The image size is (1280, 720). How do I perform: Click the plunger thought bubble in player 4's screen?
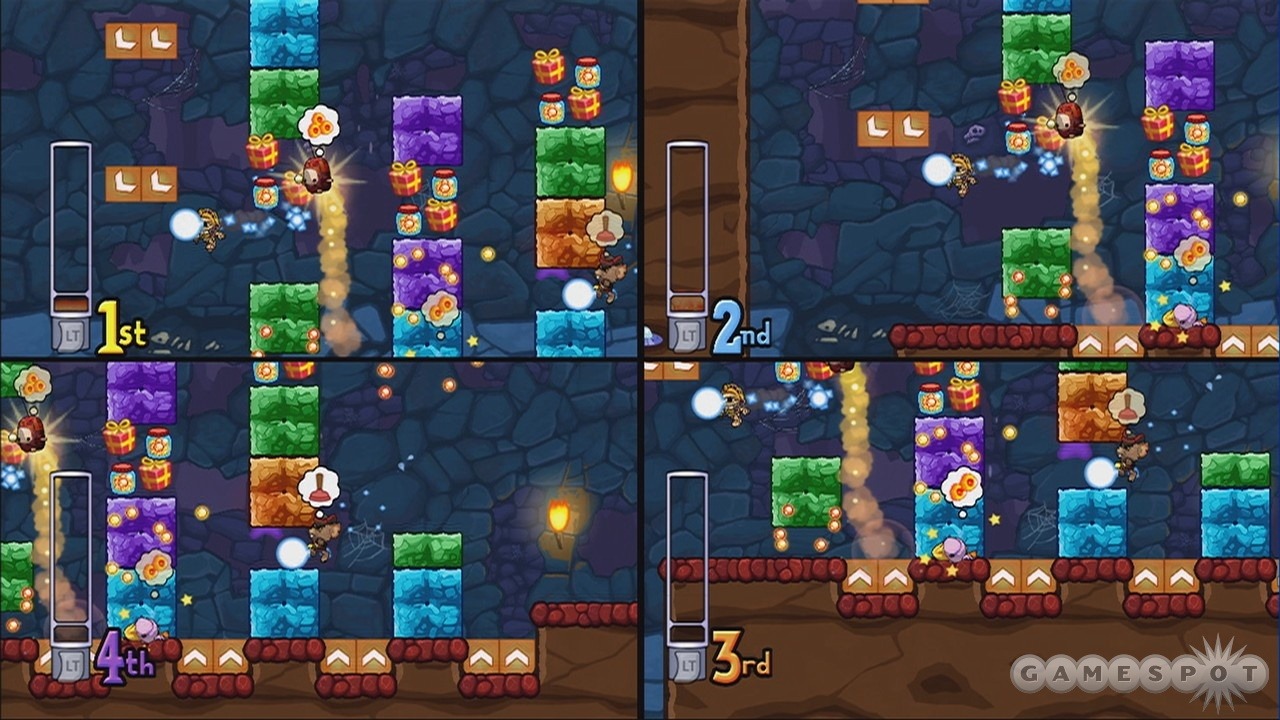point(320,485)
